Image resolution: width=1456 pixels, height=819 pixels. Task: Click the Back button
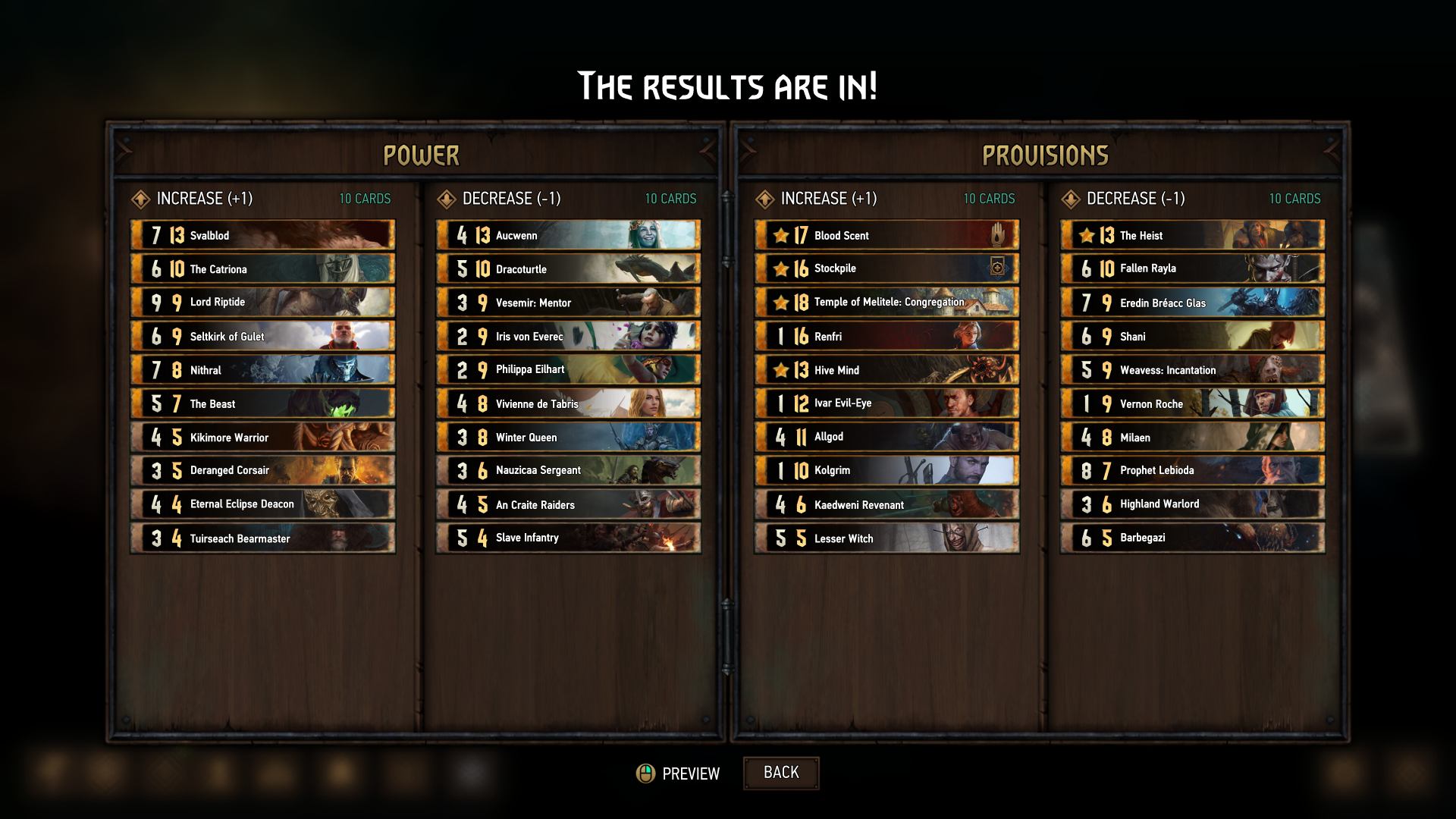tap(780, 773)
